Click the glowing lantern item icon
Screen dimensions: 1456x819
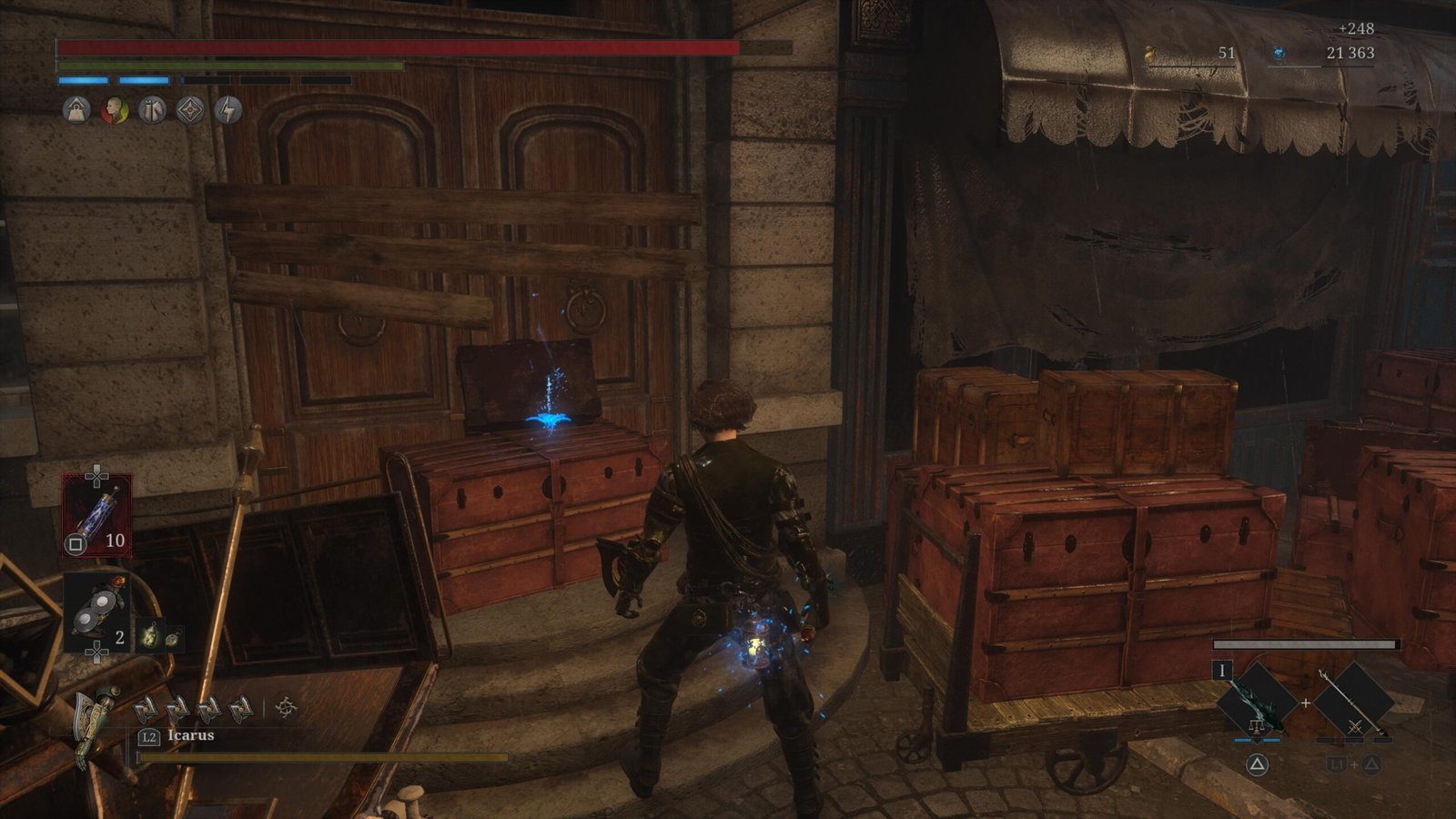(x=149, y=634)
